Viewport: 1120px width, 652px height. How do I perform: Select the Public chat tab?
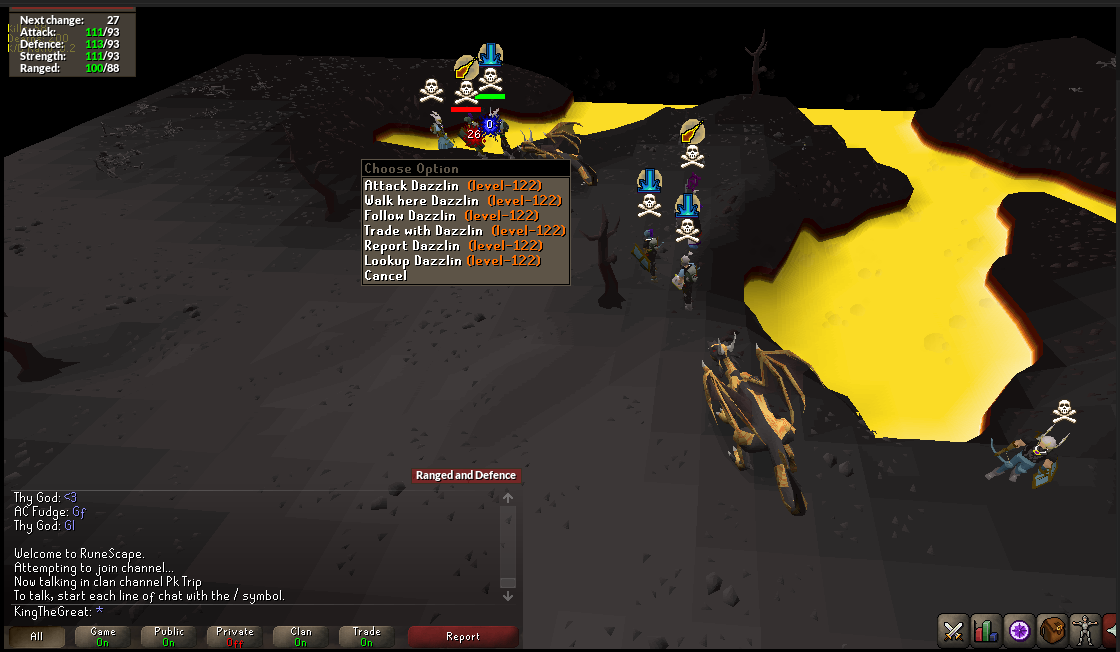pos(169,637)
